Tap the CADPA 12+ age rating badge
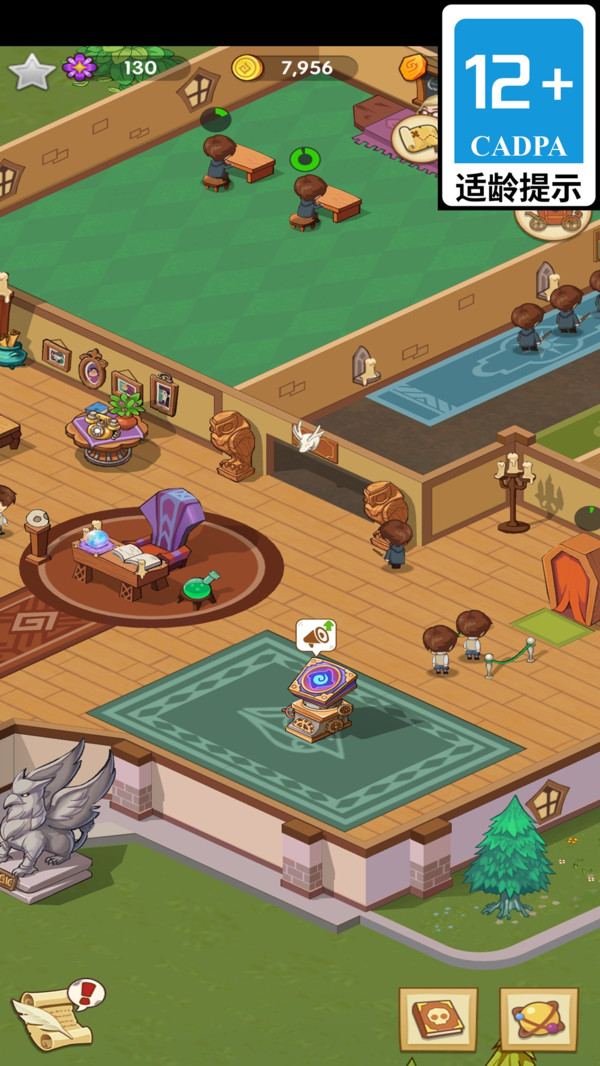600x1066 pixels. tap(519, 106)
